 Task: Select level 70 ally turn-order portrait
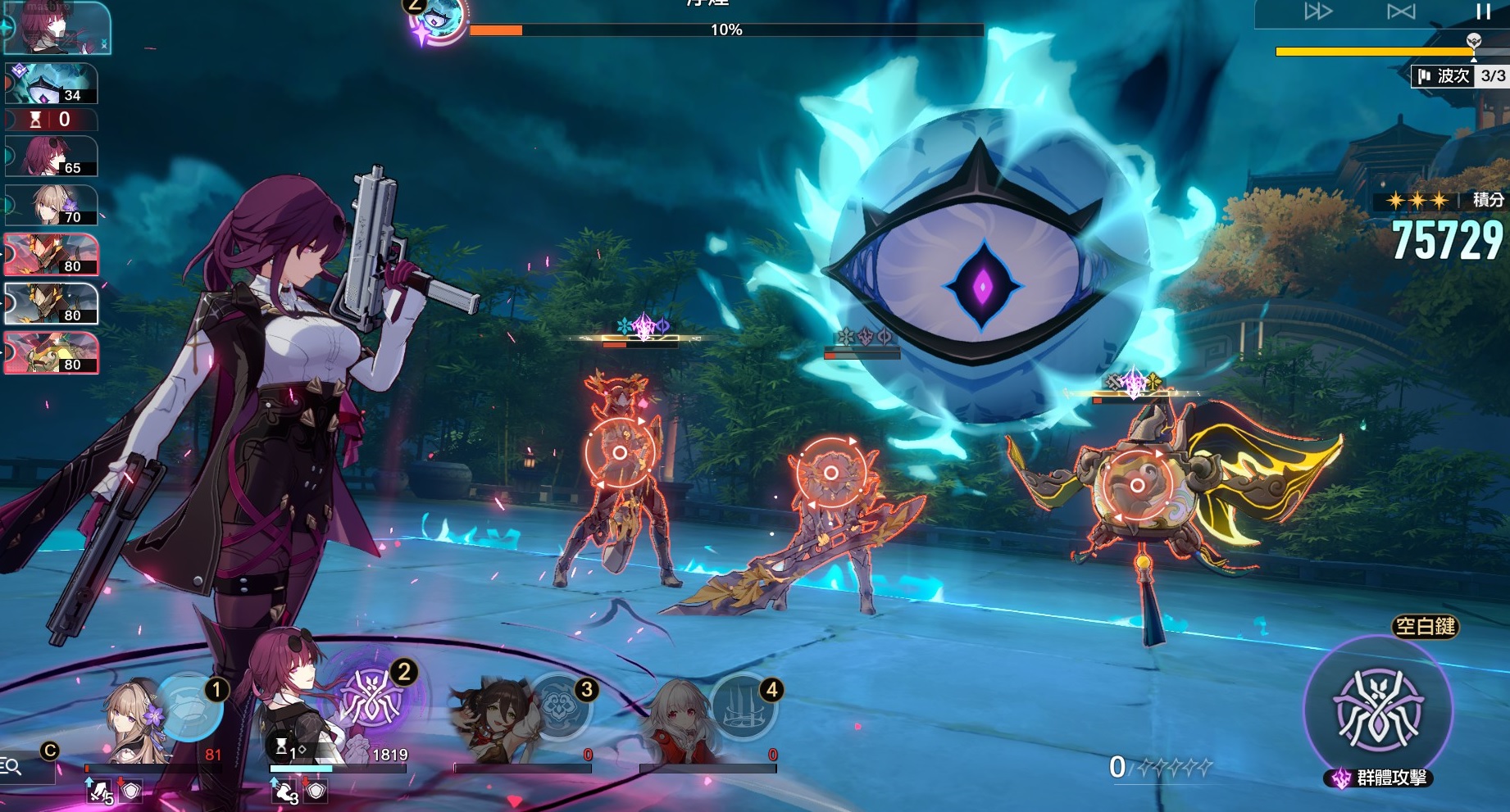coord(51,205)
